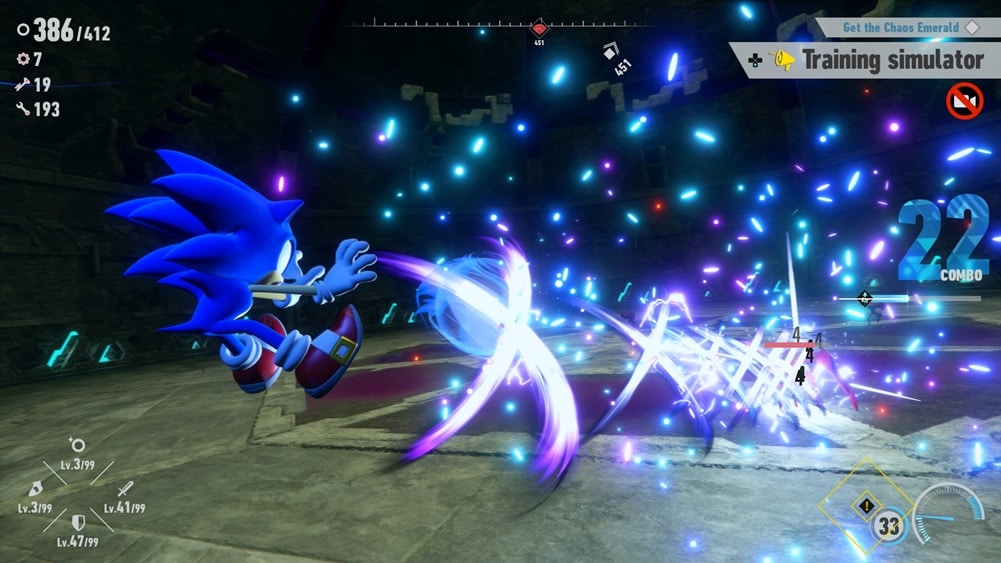
Task: Select the shield defense level icon
Action: coord(78,523)
